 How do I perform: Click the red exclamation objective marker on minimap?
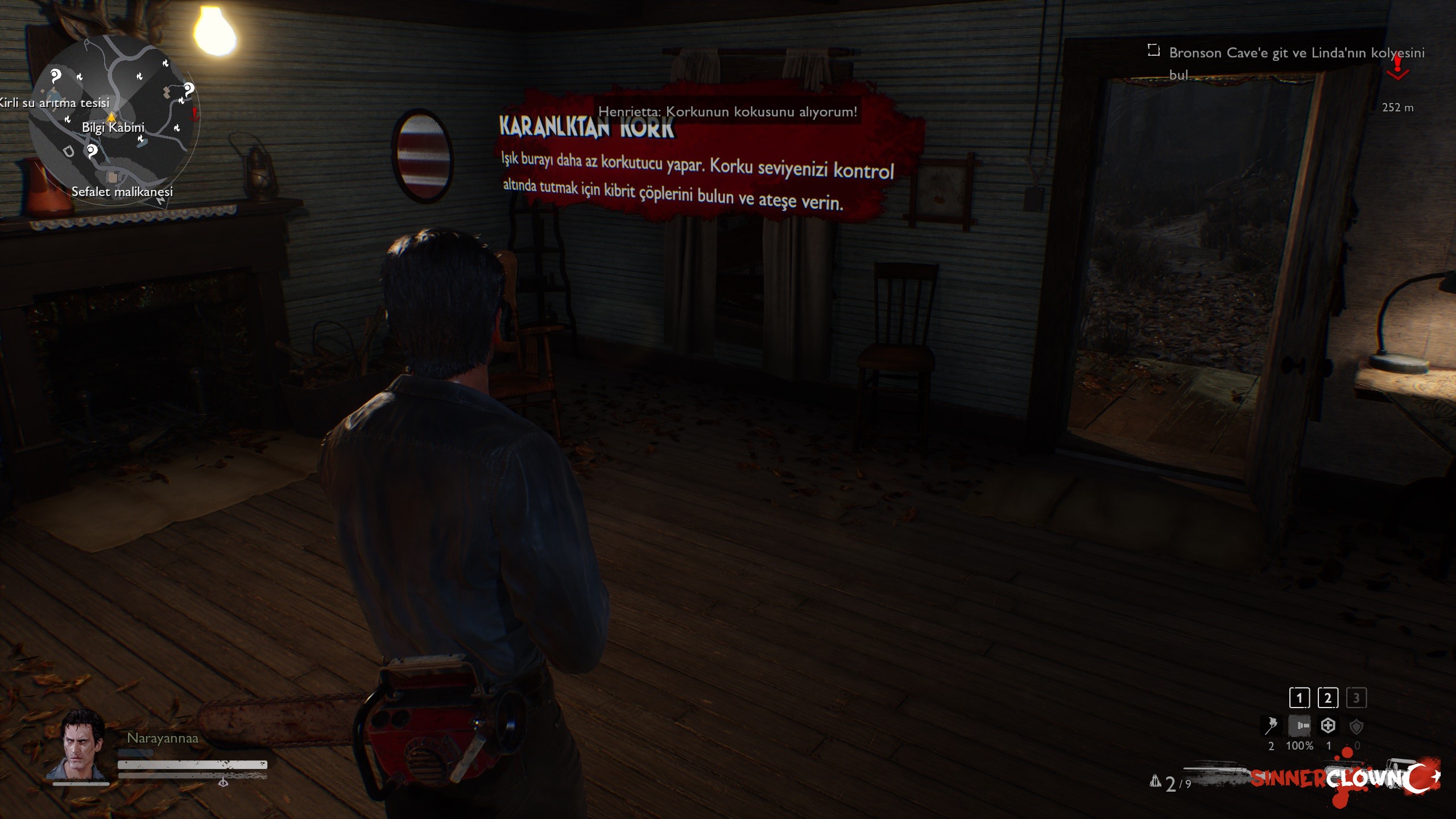tap(195, 114)
